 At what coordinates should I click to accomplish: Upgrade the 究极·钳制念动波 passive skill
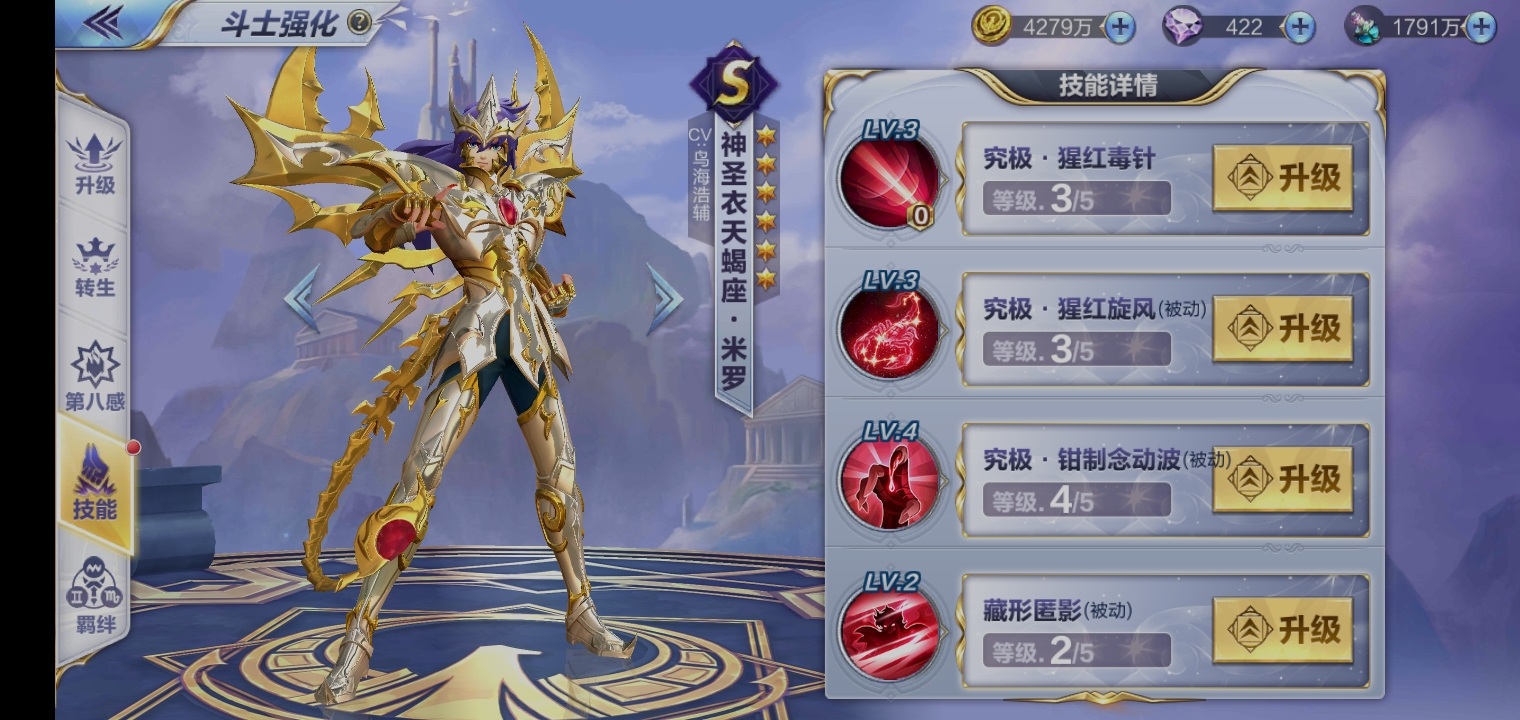(x=1282, y=479)
